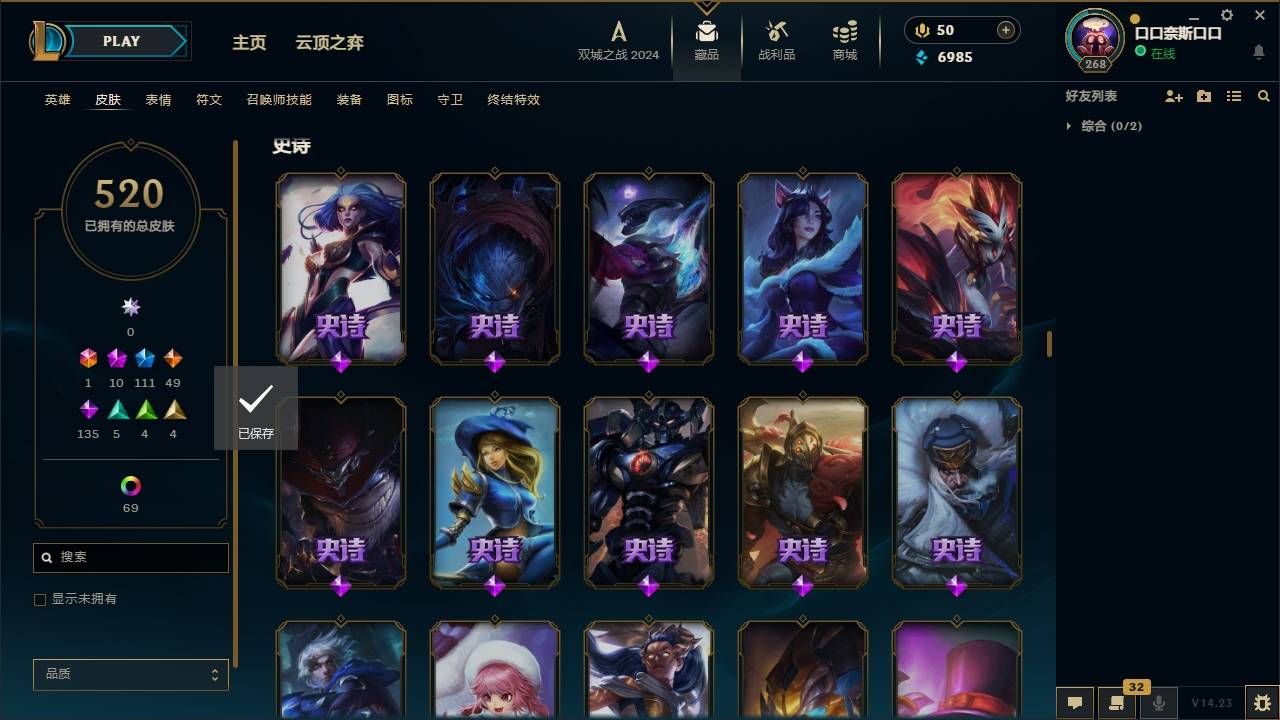Toggle the friend list view mode icon
The width and height of the screenshot is (1280, 720).
[1233, 96]
